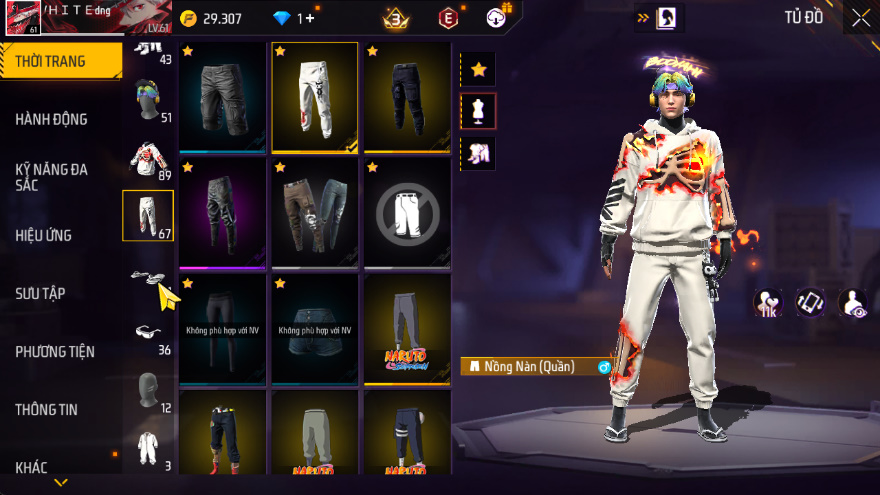Viewport: 880px width, 495px height.
Task: Filter items by the star favorites button
Action: click(478, 69)
